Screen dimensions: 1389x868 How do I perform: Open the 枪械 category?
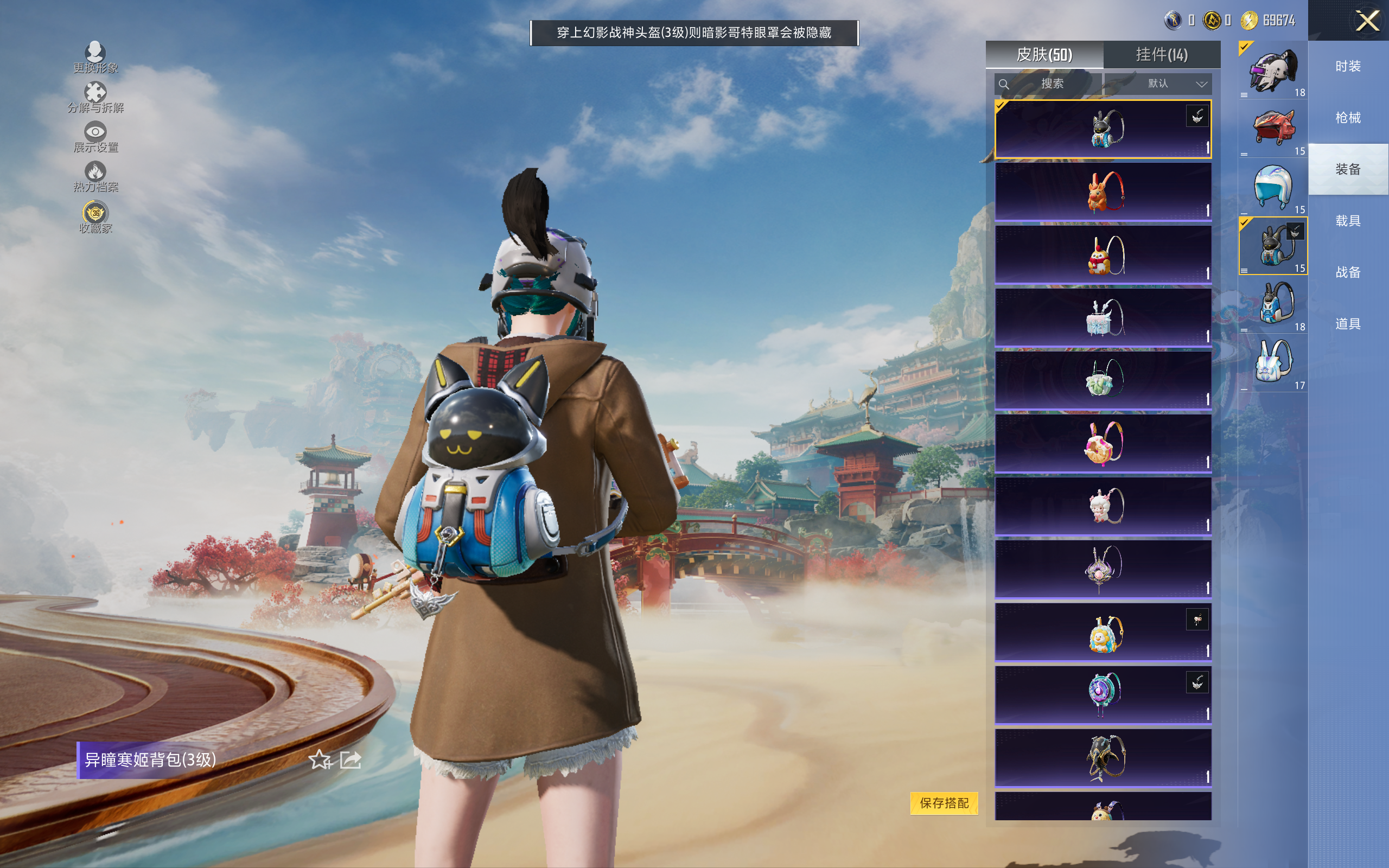(1348, 118)
